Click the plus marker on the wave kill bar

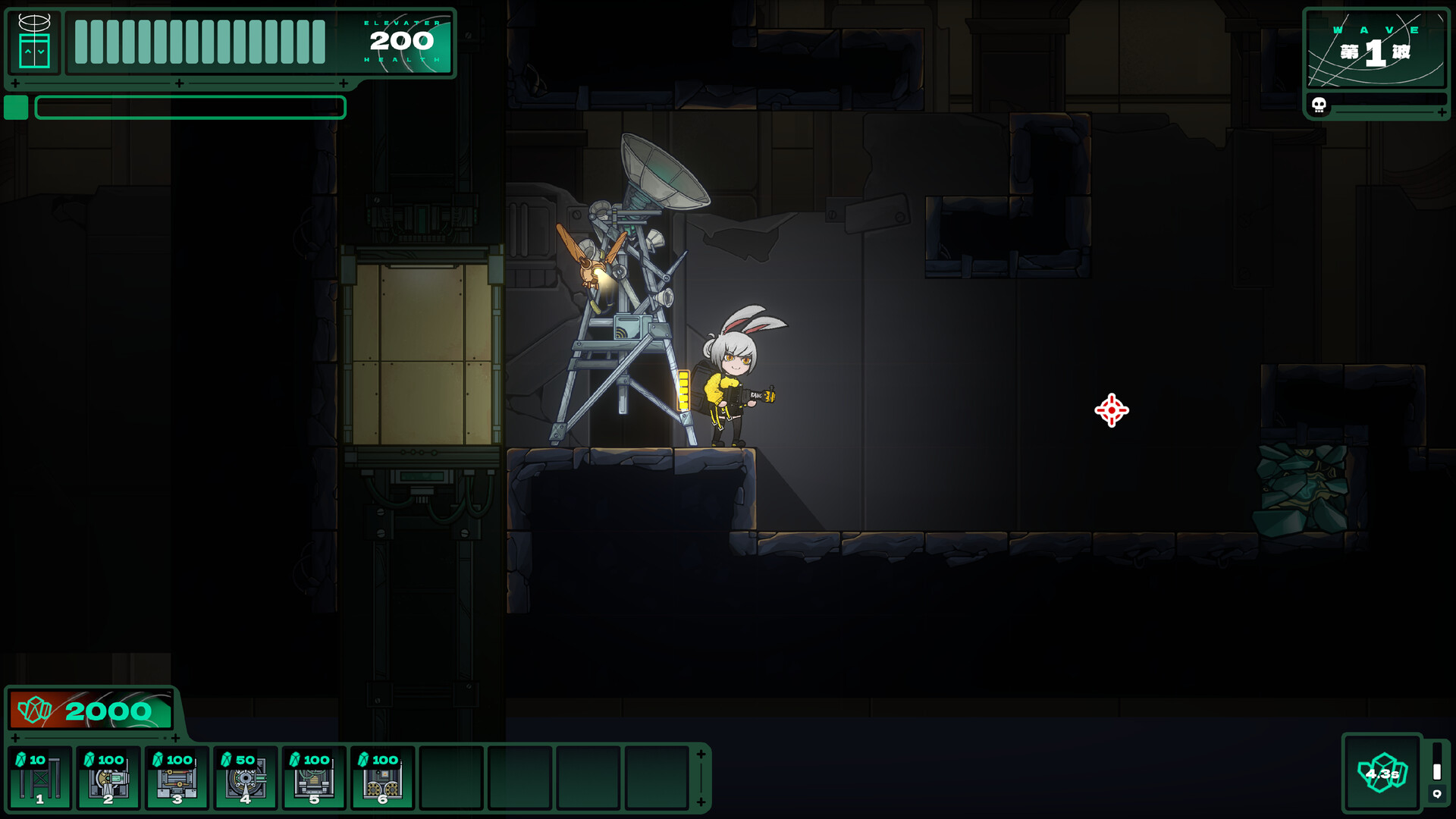tap(1440, 112)
